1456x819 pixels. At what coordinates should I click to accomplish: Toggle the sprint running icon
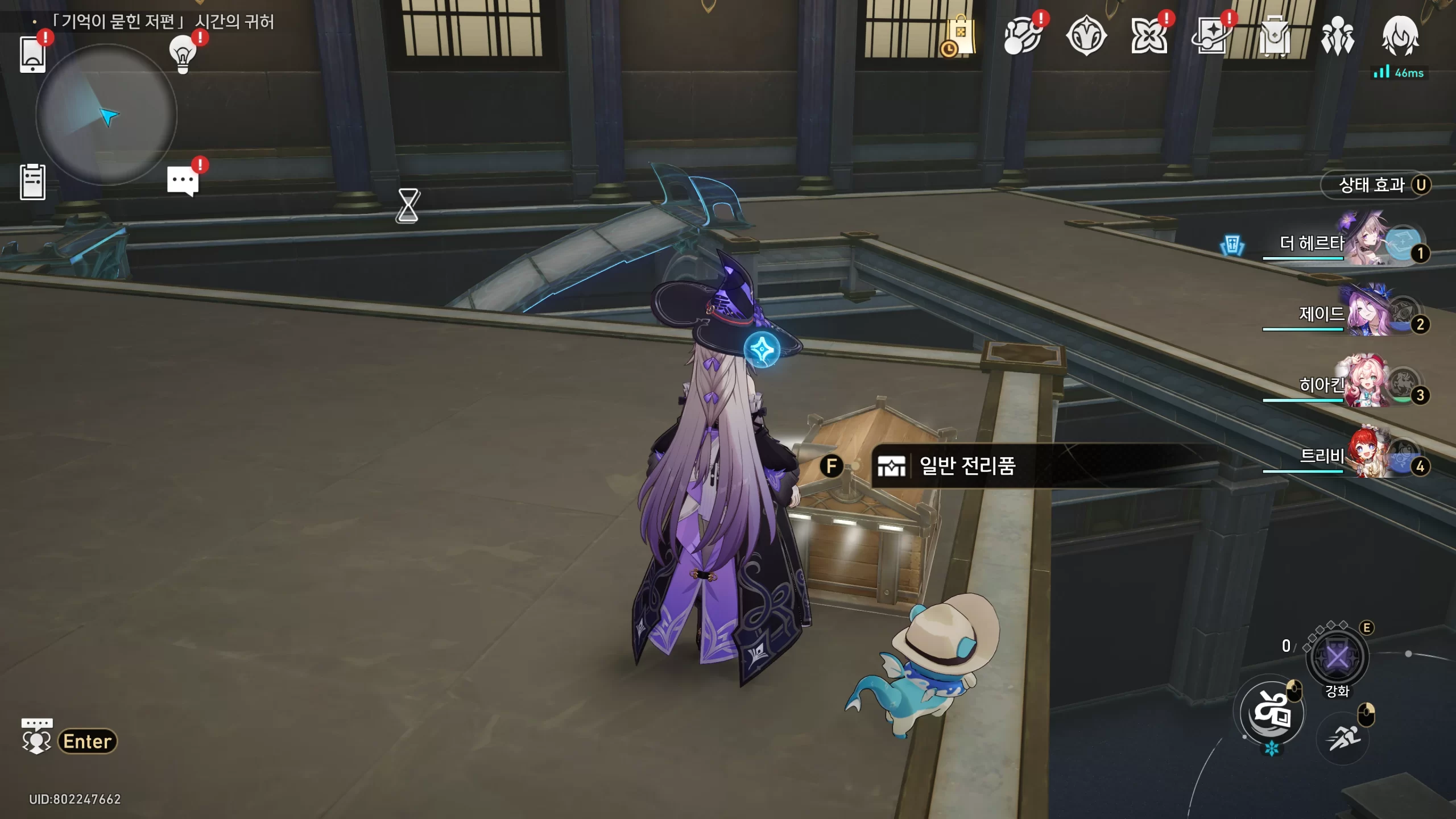pyautogui.click(x=1342, y=738)
